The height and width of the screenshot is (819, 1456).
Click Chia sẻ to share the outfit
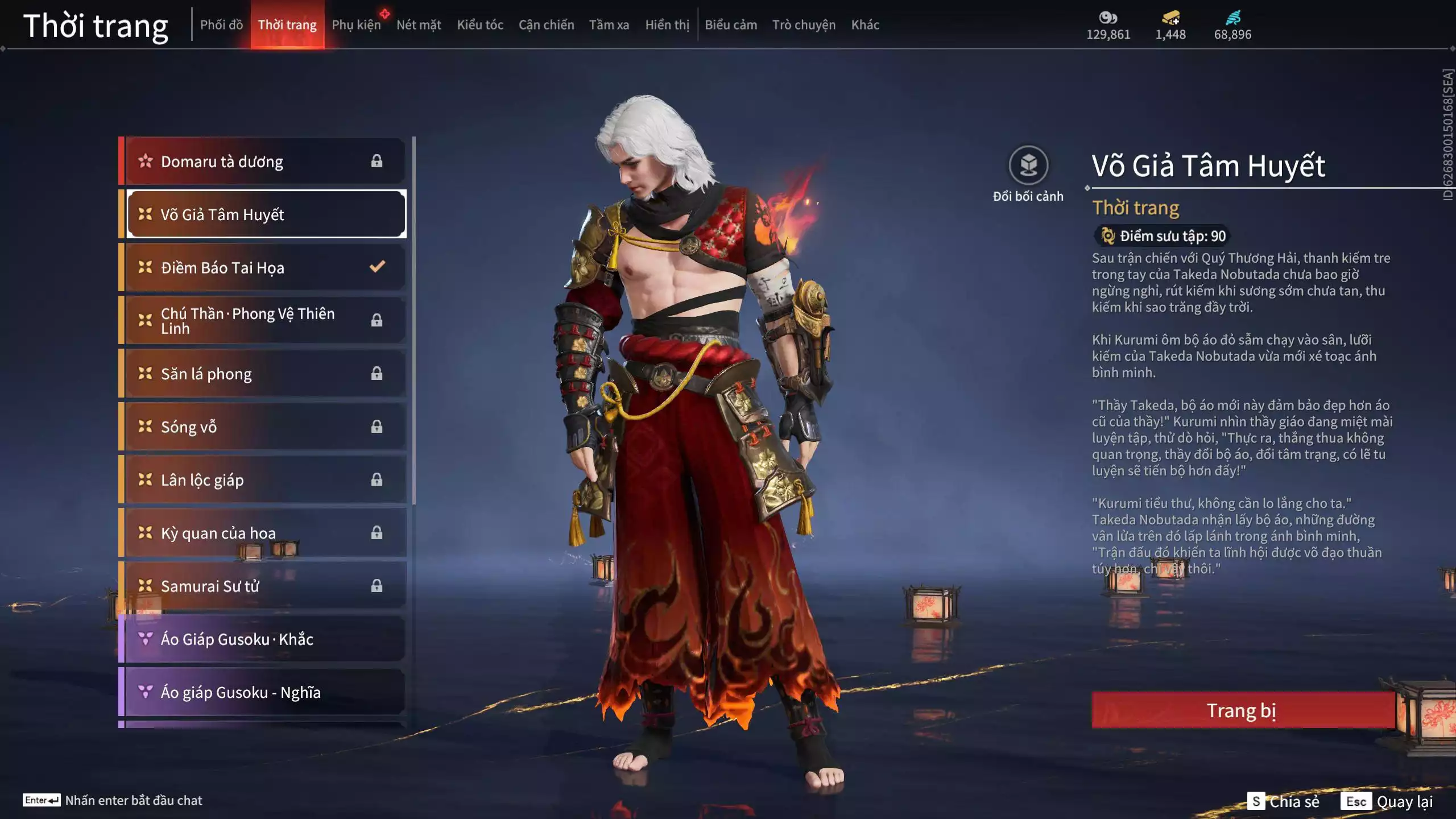click(x=1284, y=801)
